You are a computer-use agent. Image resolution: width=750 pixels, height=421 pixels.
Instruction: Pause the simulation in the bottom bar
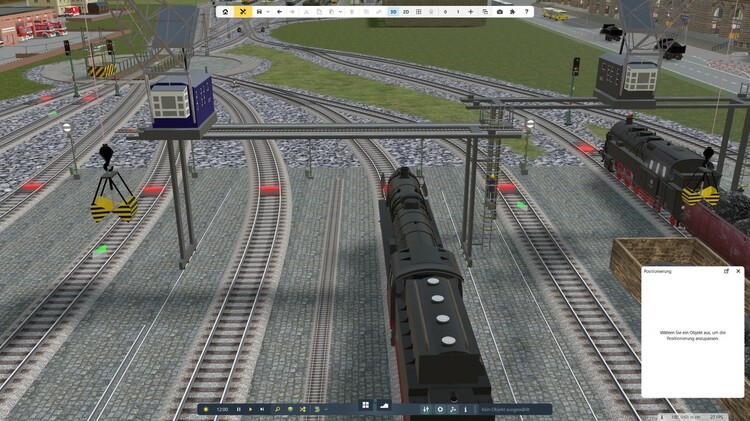(238, 409)
